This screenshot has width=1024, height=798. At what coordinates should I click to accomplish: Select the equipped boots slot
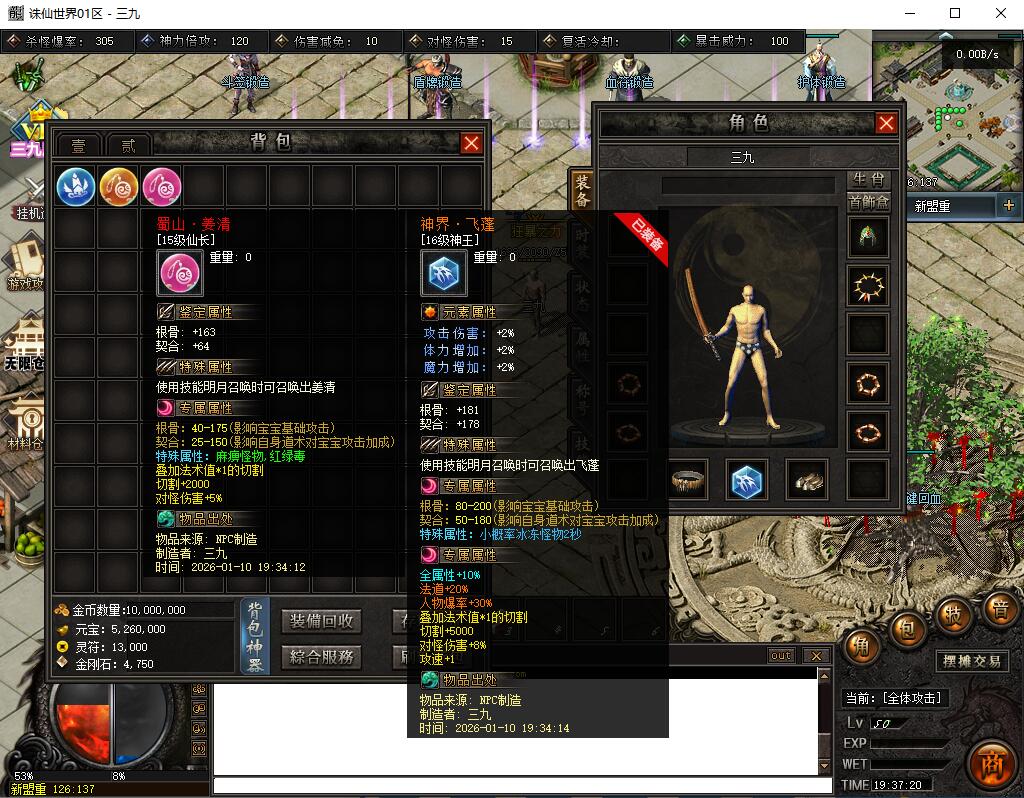tap(806, 480)
